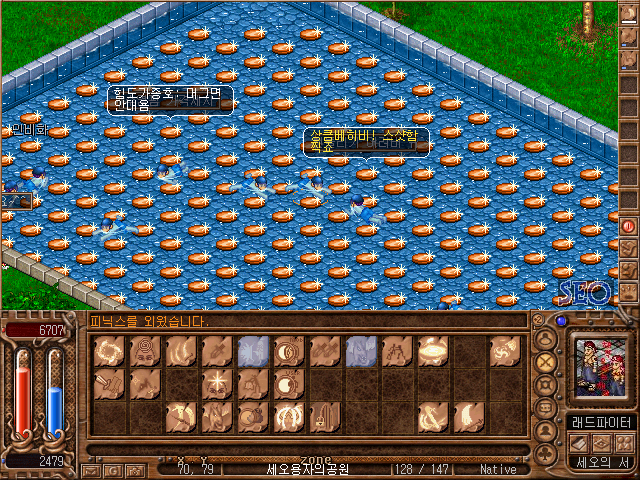640x480 pixels.
Task: Select the pinwheel skill in the last column
Action: (504, 350)
